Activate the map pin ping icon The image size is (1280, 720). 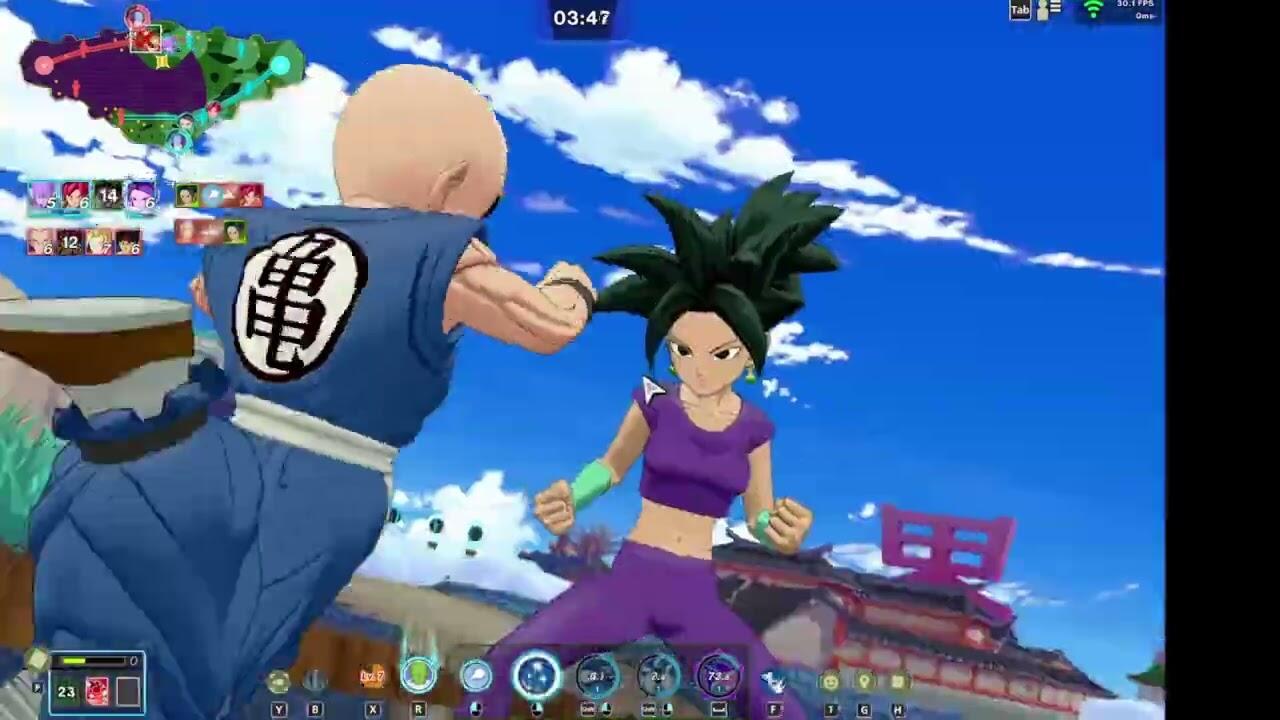tap(864, 682)
